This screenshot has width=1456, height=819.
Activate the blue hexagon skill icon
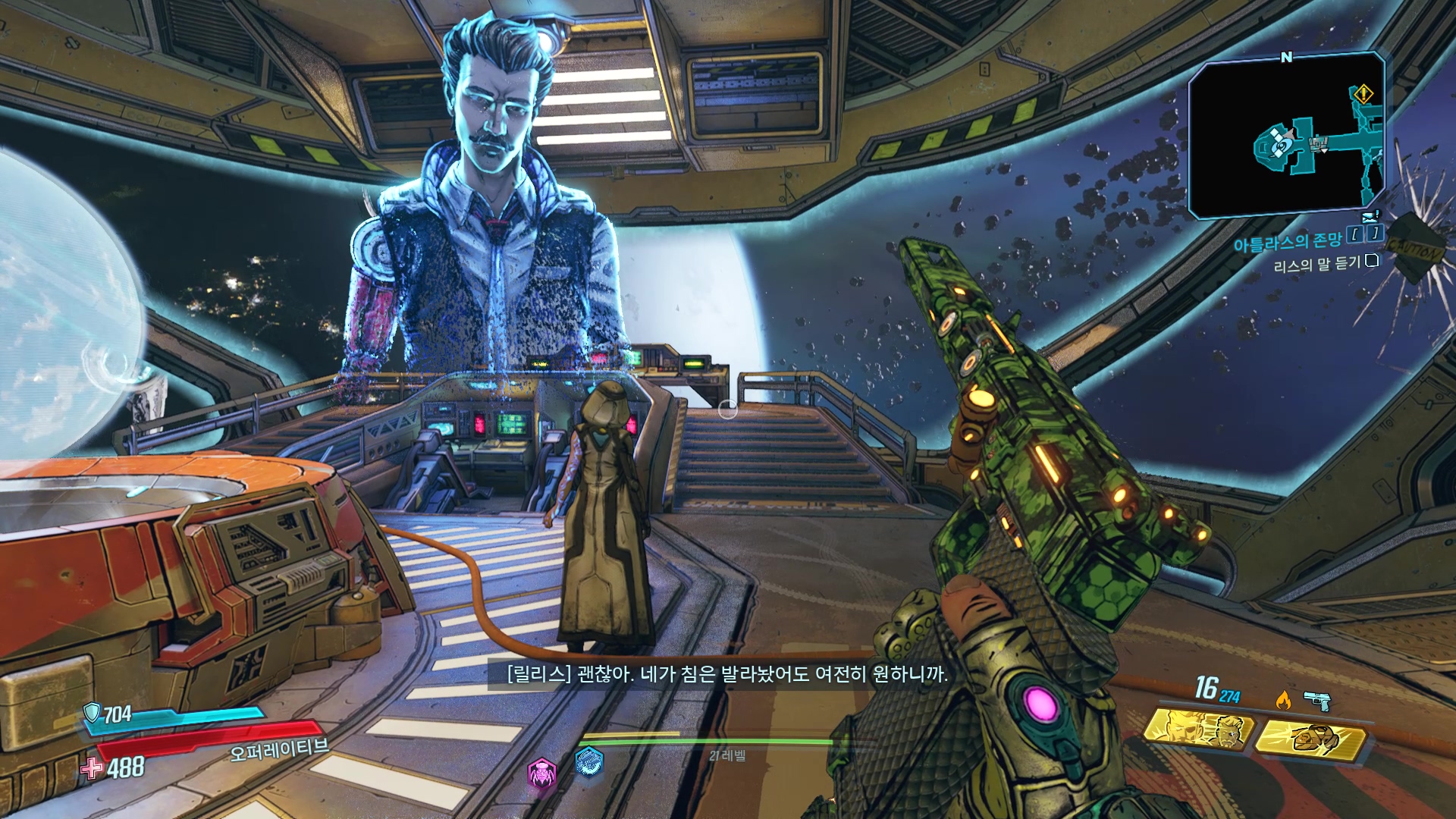[588, 761]
